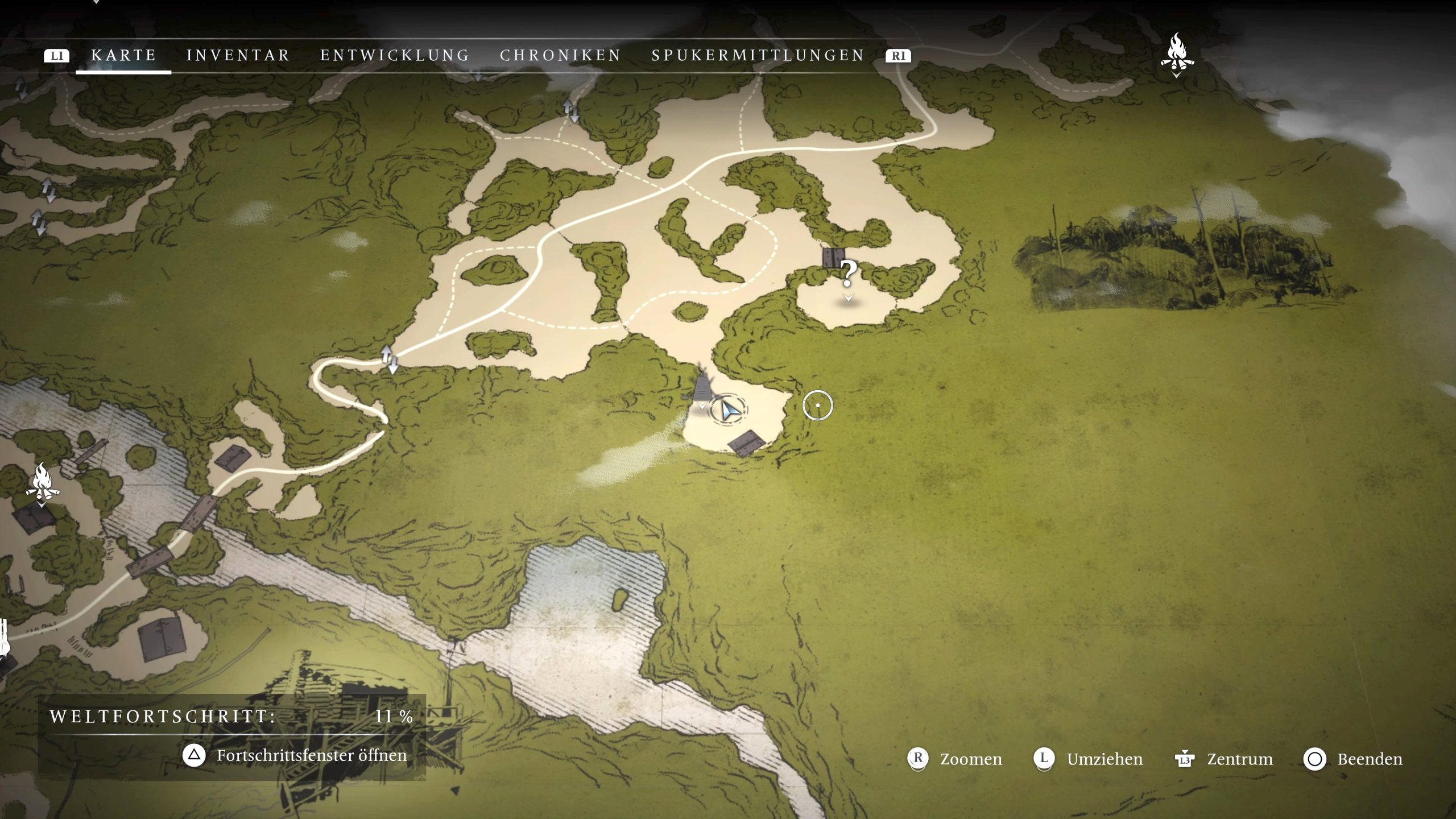Viewport: 1456px width, 819px height.
Task: Select the Chroniken tab
Action: pos(560,55)
